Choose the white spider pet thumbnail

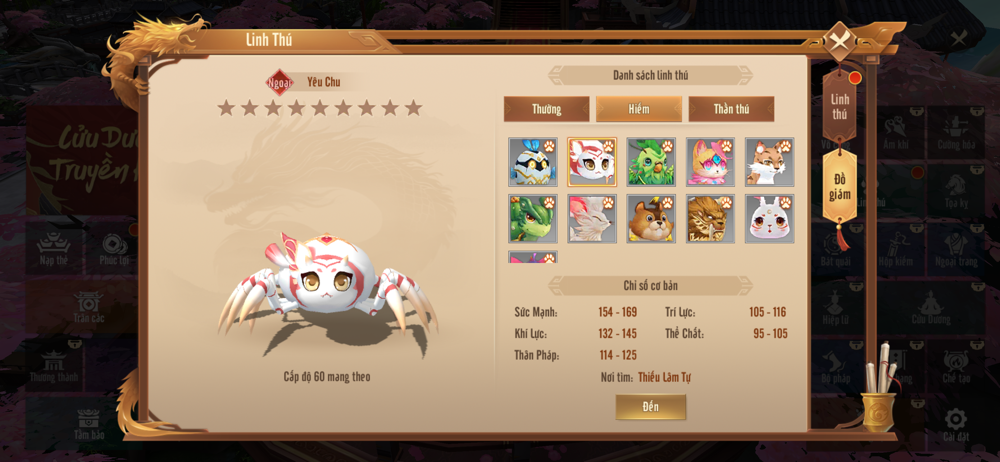tap(592, 162)
